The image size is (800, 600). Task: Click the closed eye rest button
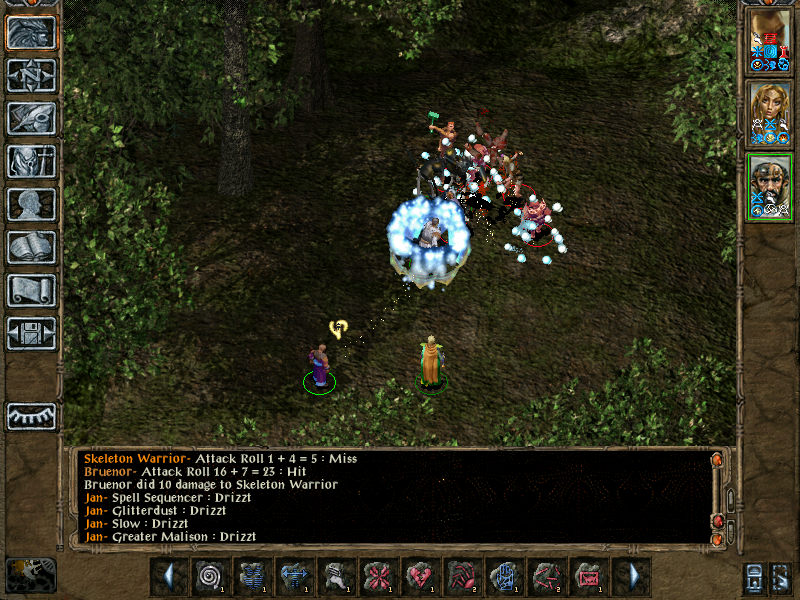[31, 416]
